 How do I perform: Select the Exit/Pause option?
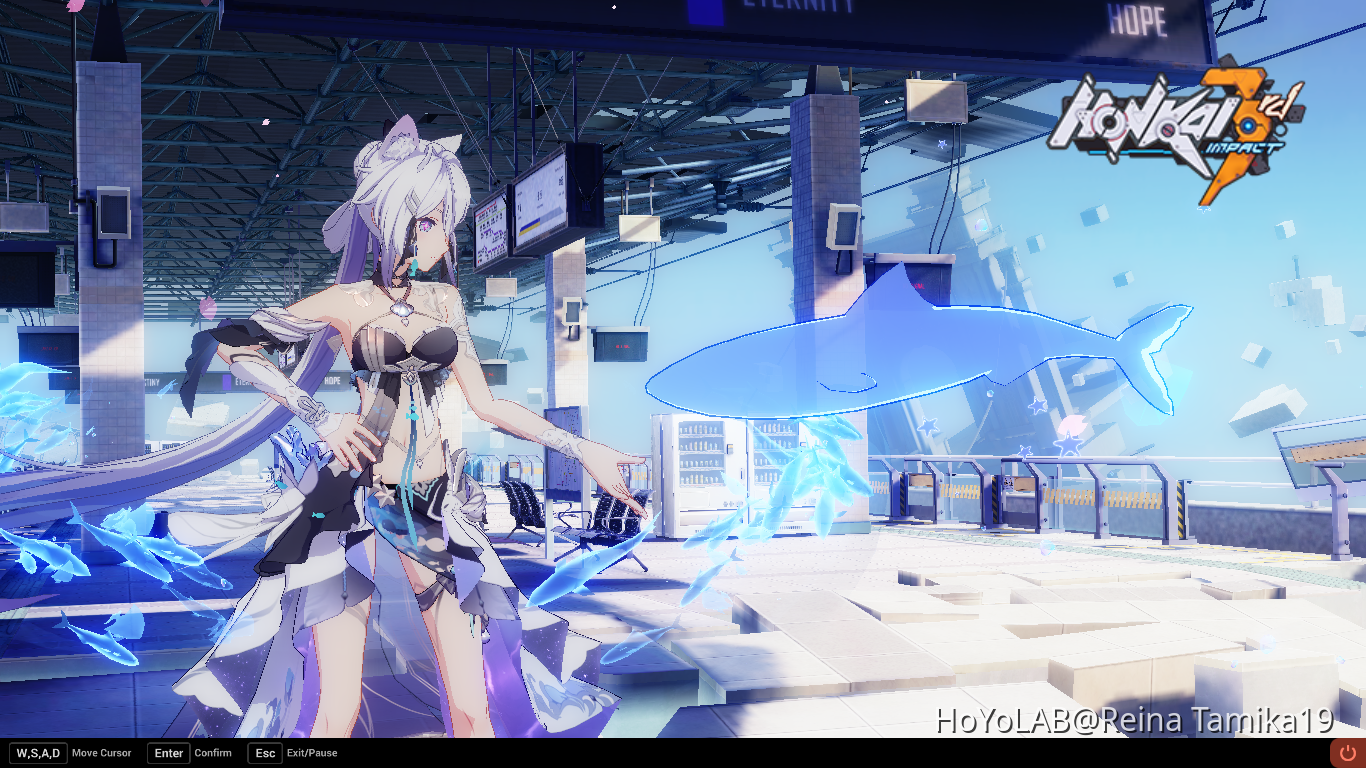coord(311,753)
